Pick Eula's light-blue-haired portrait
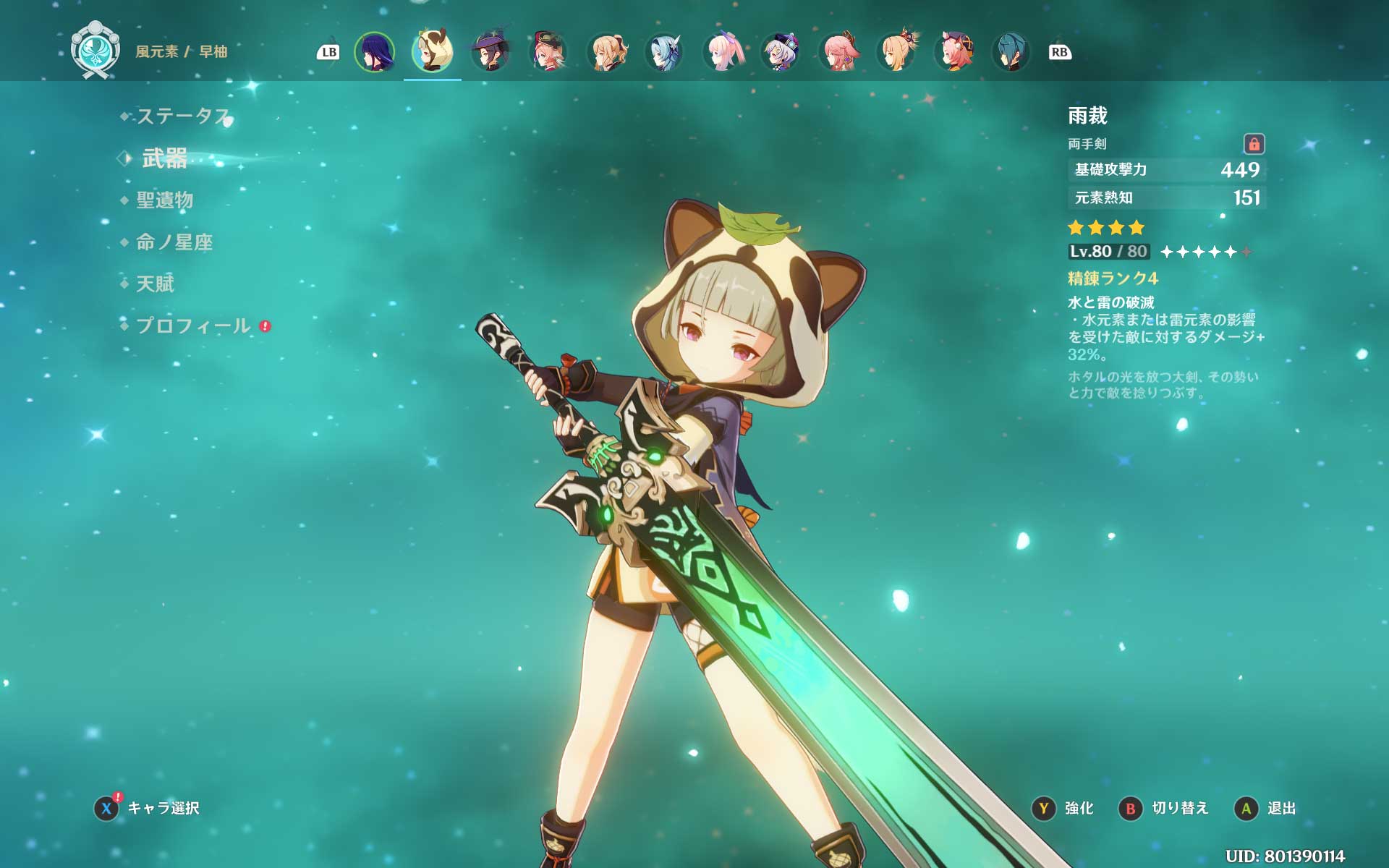1389x868 pixels. [x=664, y=52]
